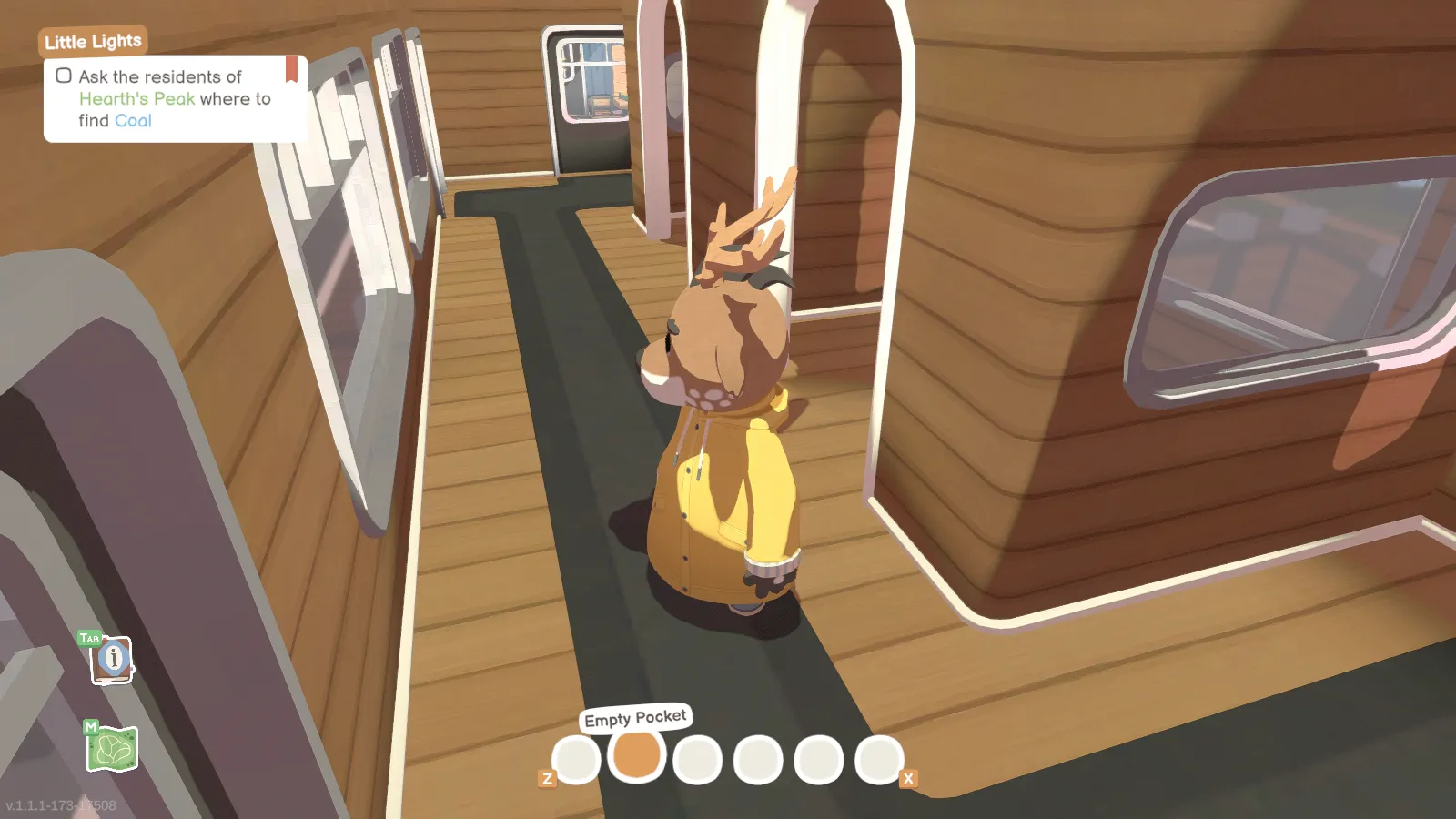Open the Little Lights quest tracker
The image size is (1456, 819).
tap(93, 41)
